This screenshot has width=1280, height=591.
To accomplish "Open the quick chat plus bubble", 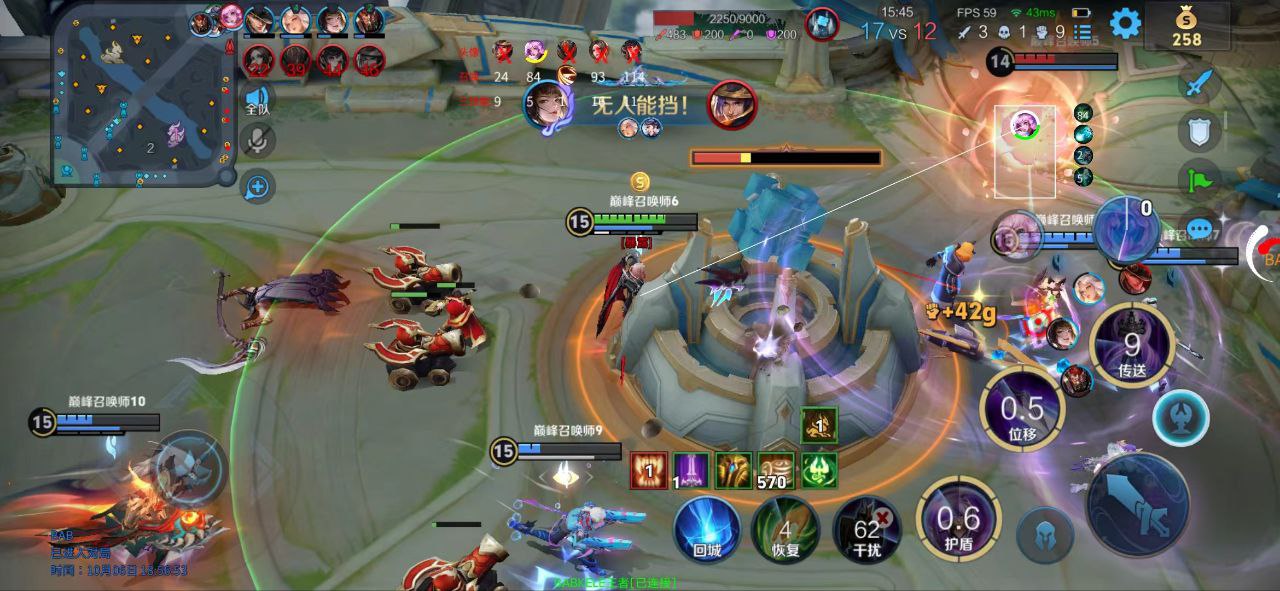I will [x=258, y=185].
